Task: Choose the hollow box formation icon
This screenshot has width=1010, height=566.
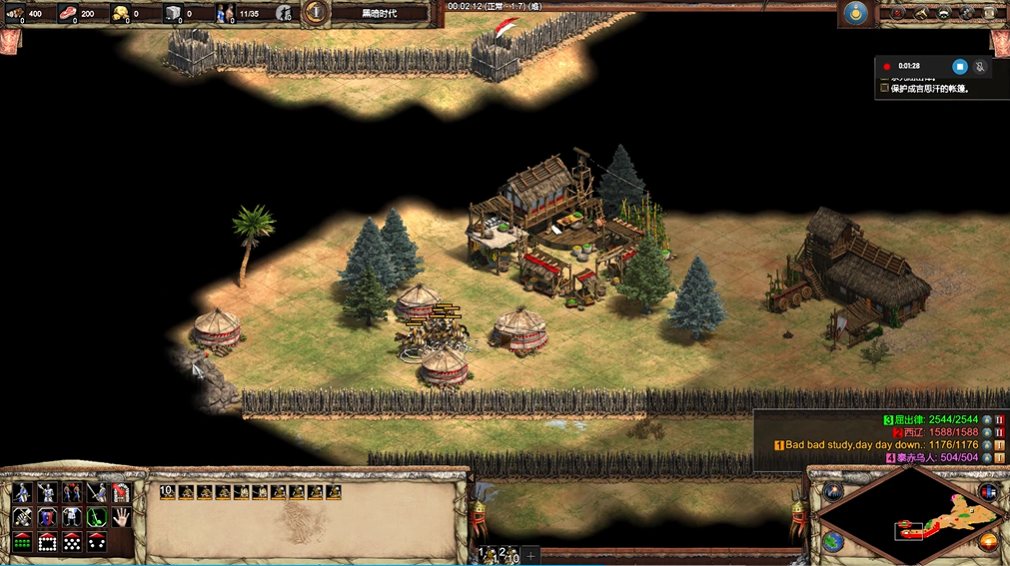Action: point(47,542)
